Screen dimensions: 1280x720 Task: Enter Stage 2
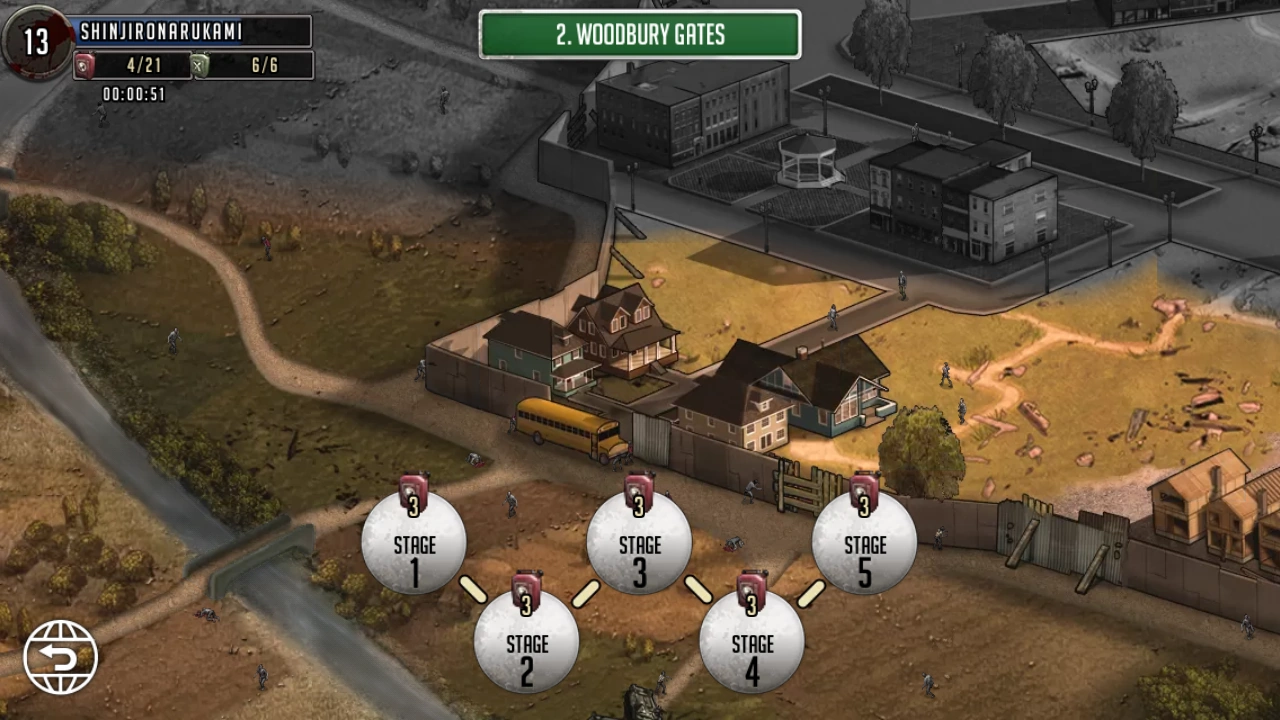click(526, 650)
